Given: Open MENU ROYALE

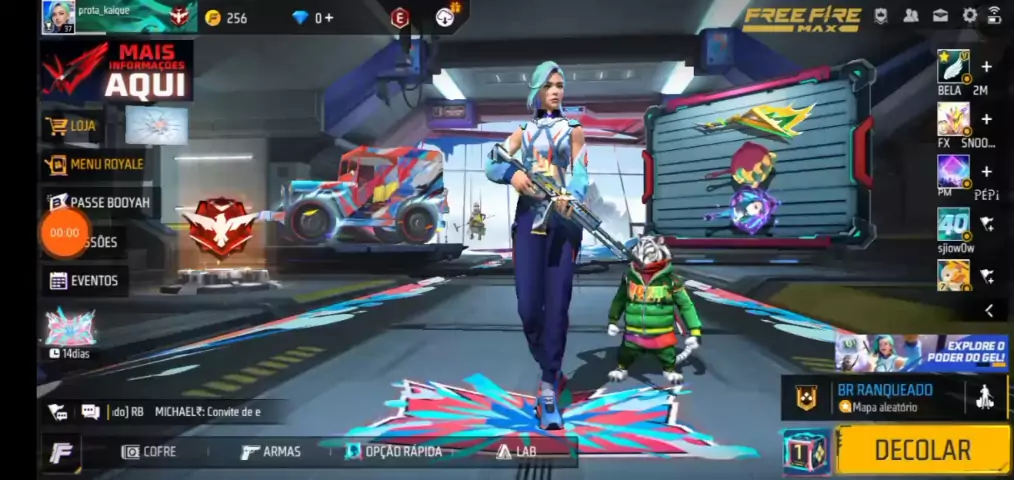Looking at the screenshot, I should (x=96, y=164).
